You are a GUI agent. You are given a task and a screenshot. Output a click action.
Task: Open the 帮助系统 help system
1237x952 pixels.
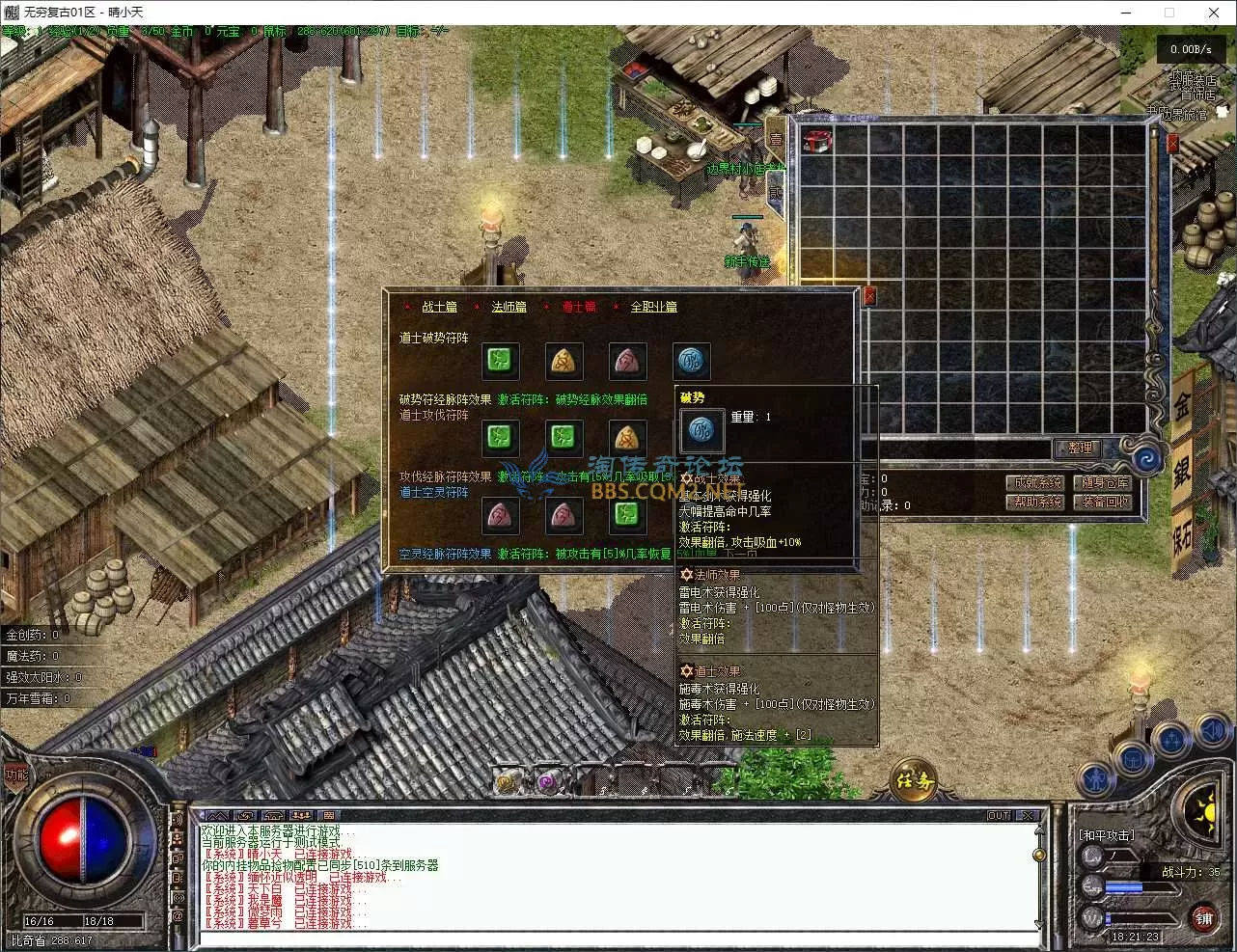(x=1038, y=502)
